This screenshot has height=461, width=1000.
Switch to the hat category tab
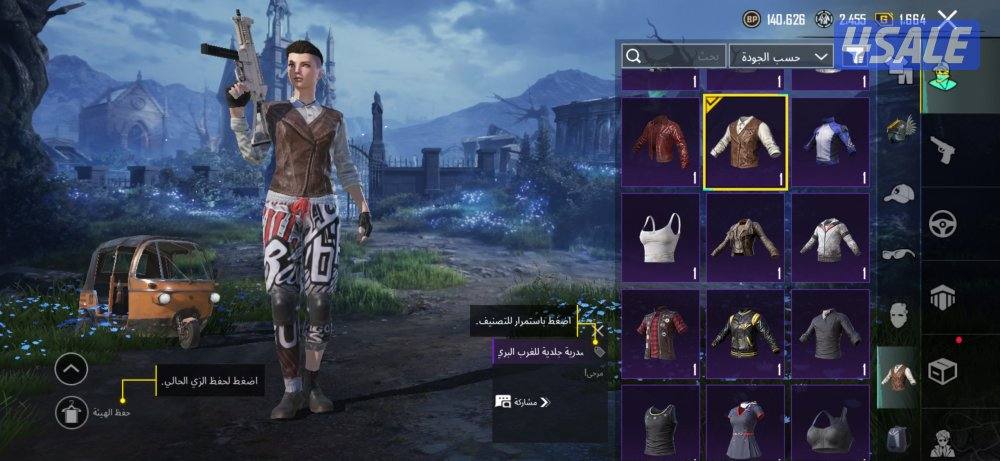tap(899, 194)
